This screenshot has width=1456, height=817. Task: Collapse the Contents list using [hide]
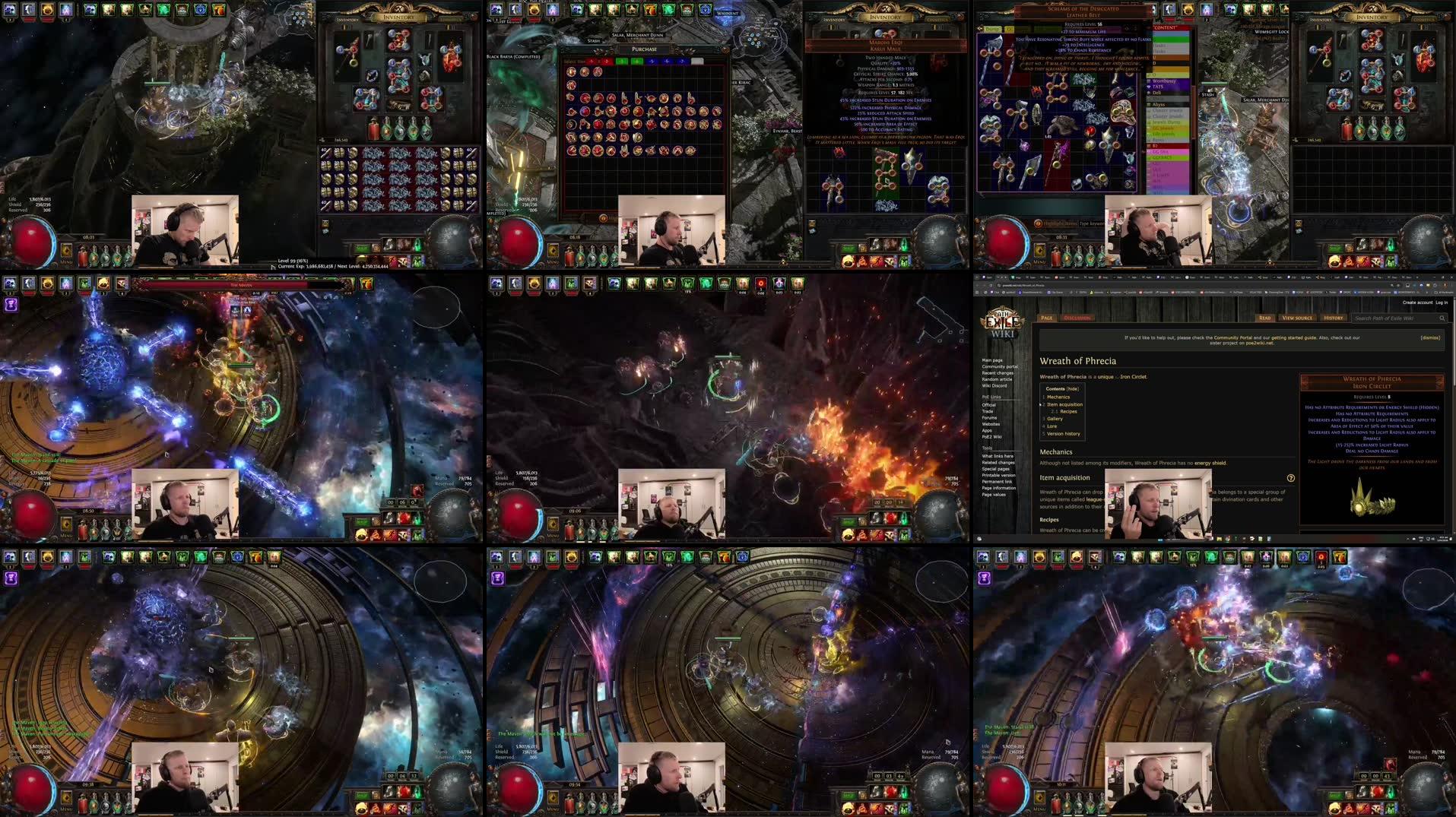(x=1072, y=388)
